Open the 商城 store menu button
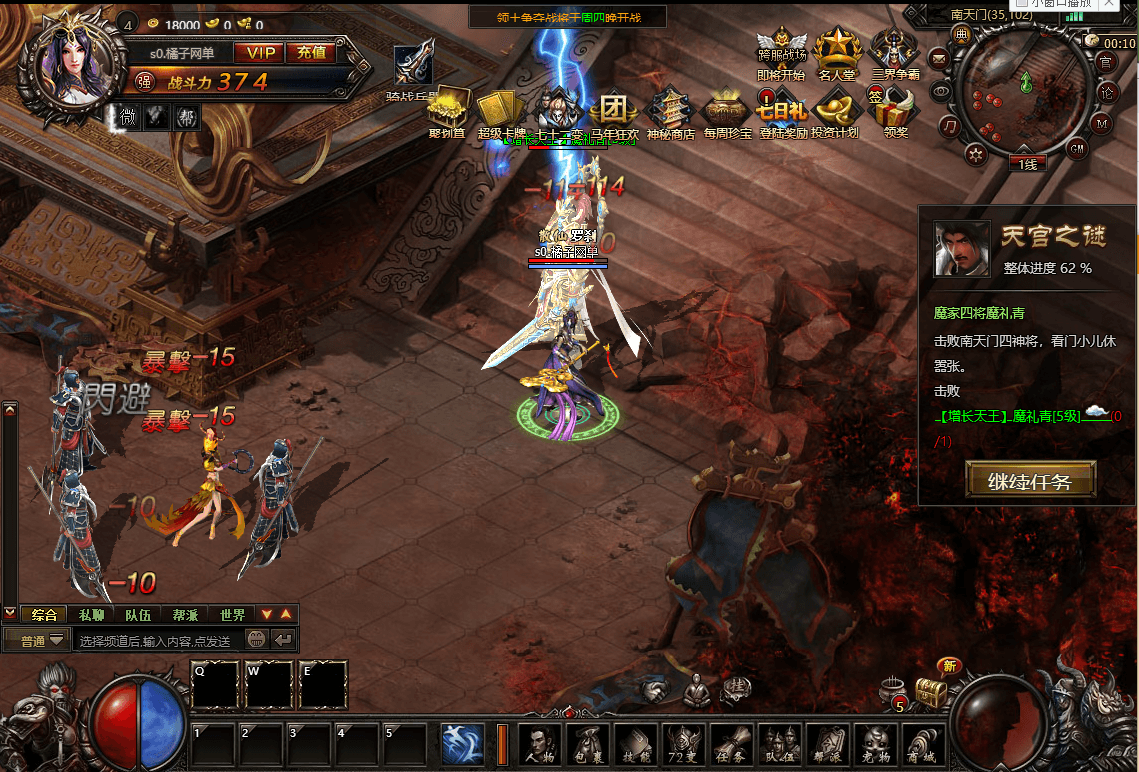 pyautogui.click(x=924, y=744)
